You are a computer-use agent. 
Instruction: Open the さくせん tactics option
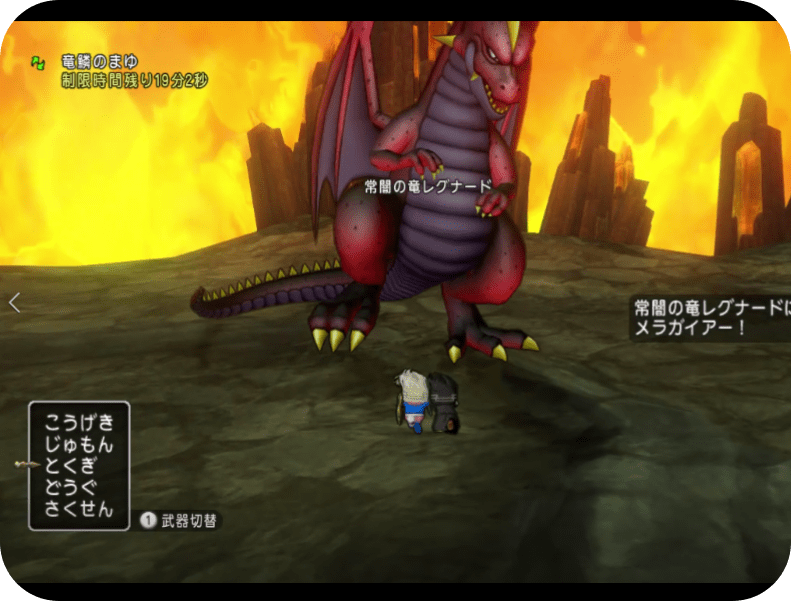coord(79,509)
